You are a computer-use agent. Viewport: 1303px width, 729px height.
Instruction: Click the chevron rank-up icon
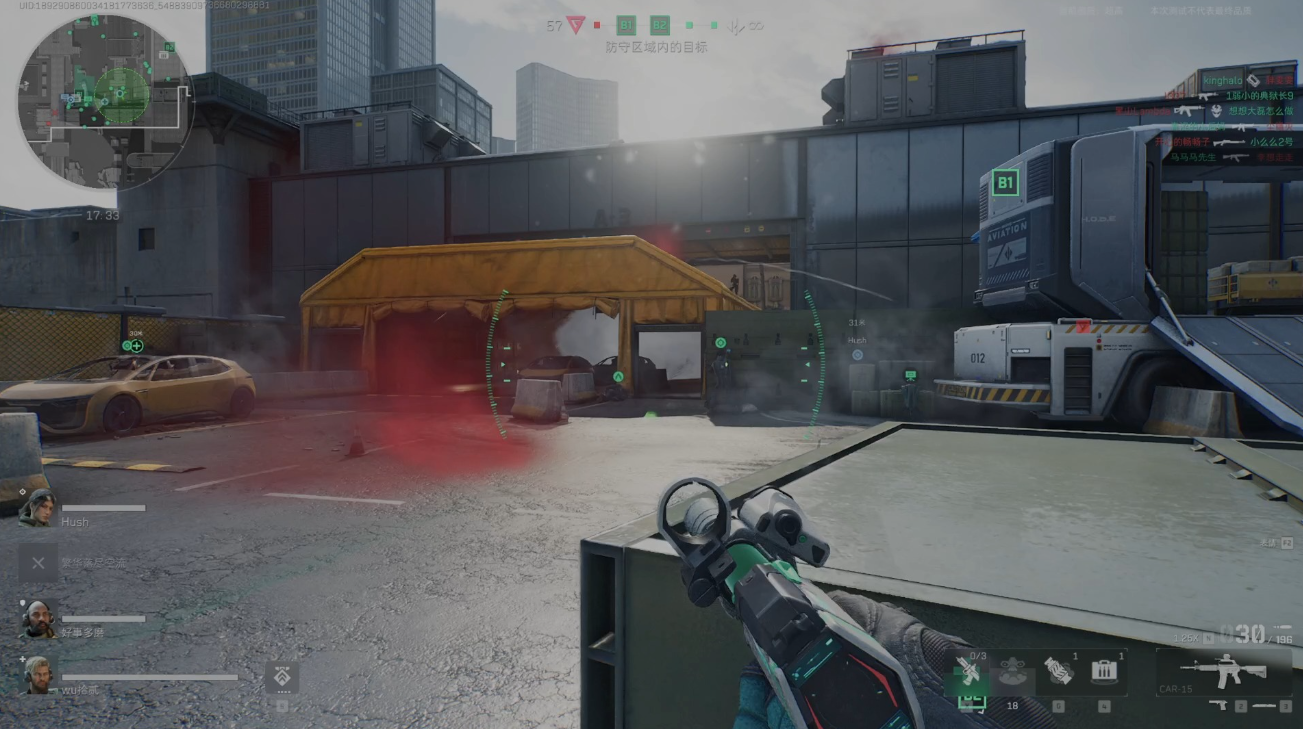281,678
